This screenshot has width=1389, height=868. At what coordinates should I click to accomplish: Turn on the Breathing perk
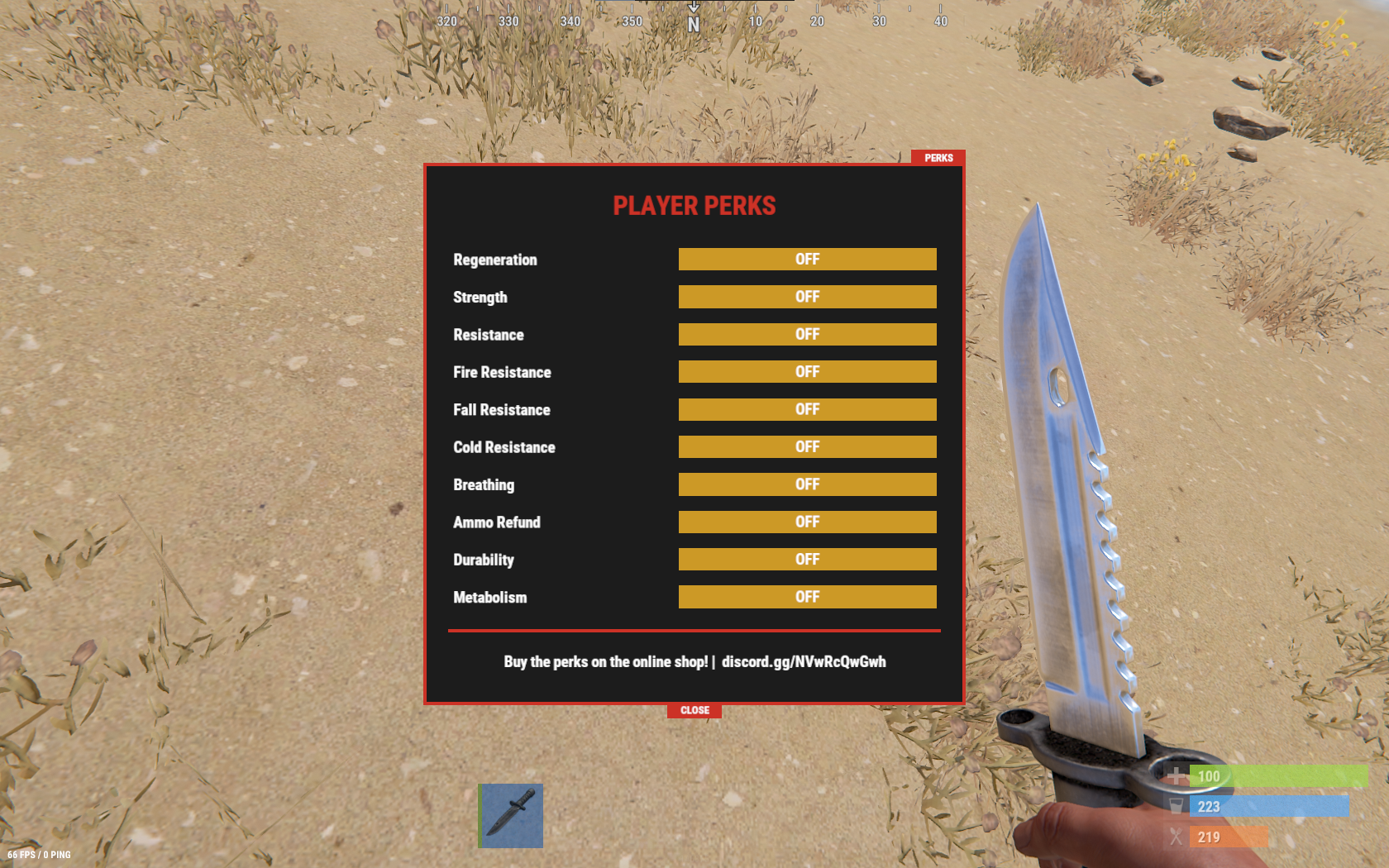coord(807,484)
